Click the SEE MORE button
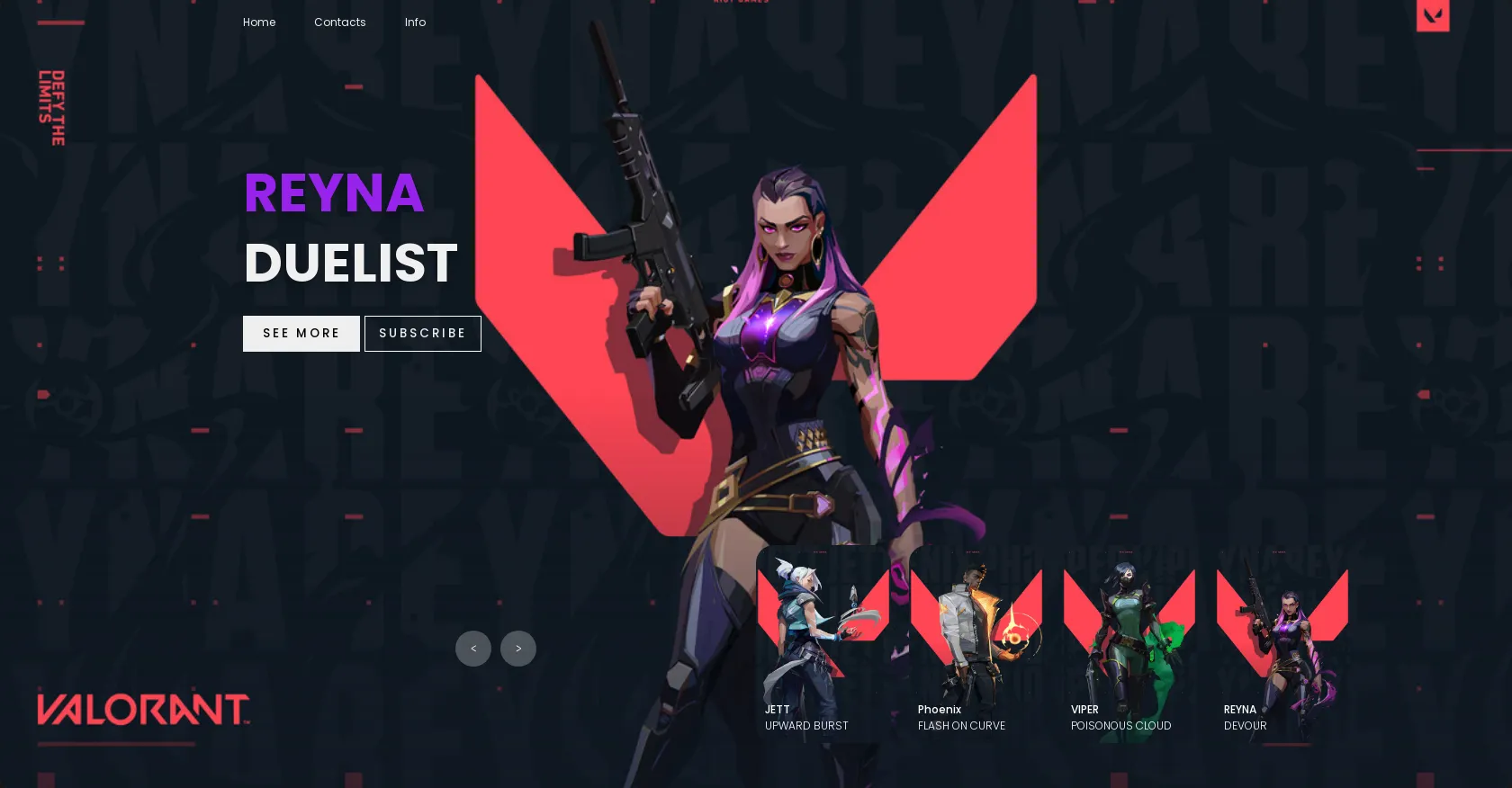Image resolution: width=1512 pixels, height=788 pixels. 301,333
